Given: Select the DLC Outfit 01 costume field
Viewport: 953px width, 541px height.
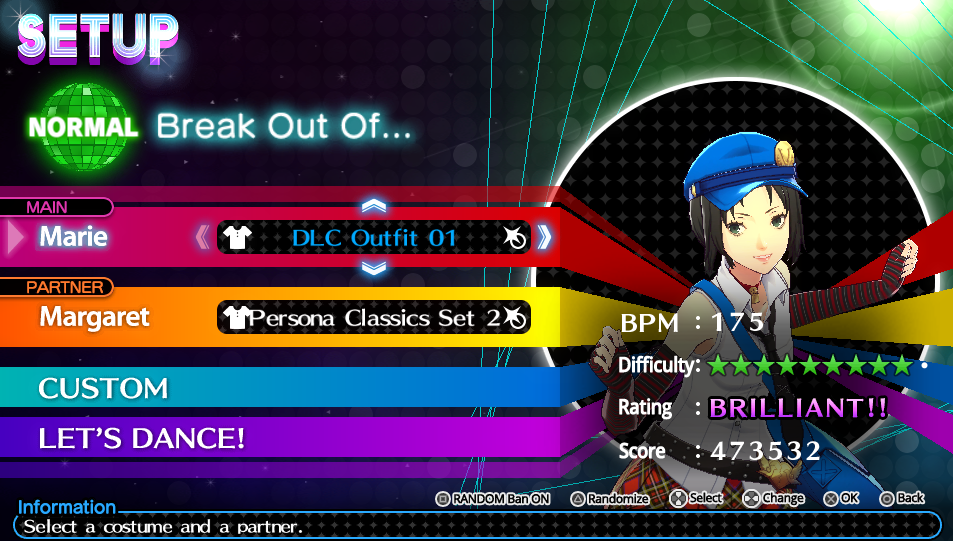Looking at the screenshot, I should pyautogui.click(x=374, y=238).
